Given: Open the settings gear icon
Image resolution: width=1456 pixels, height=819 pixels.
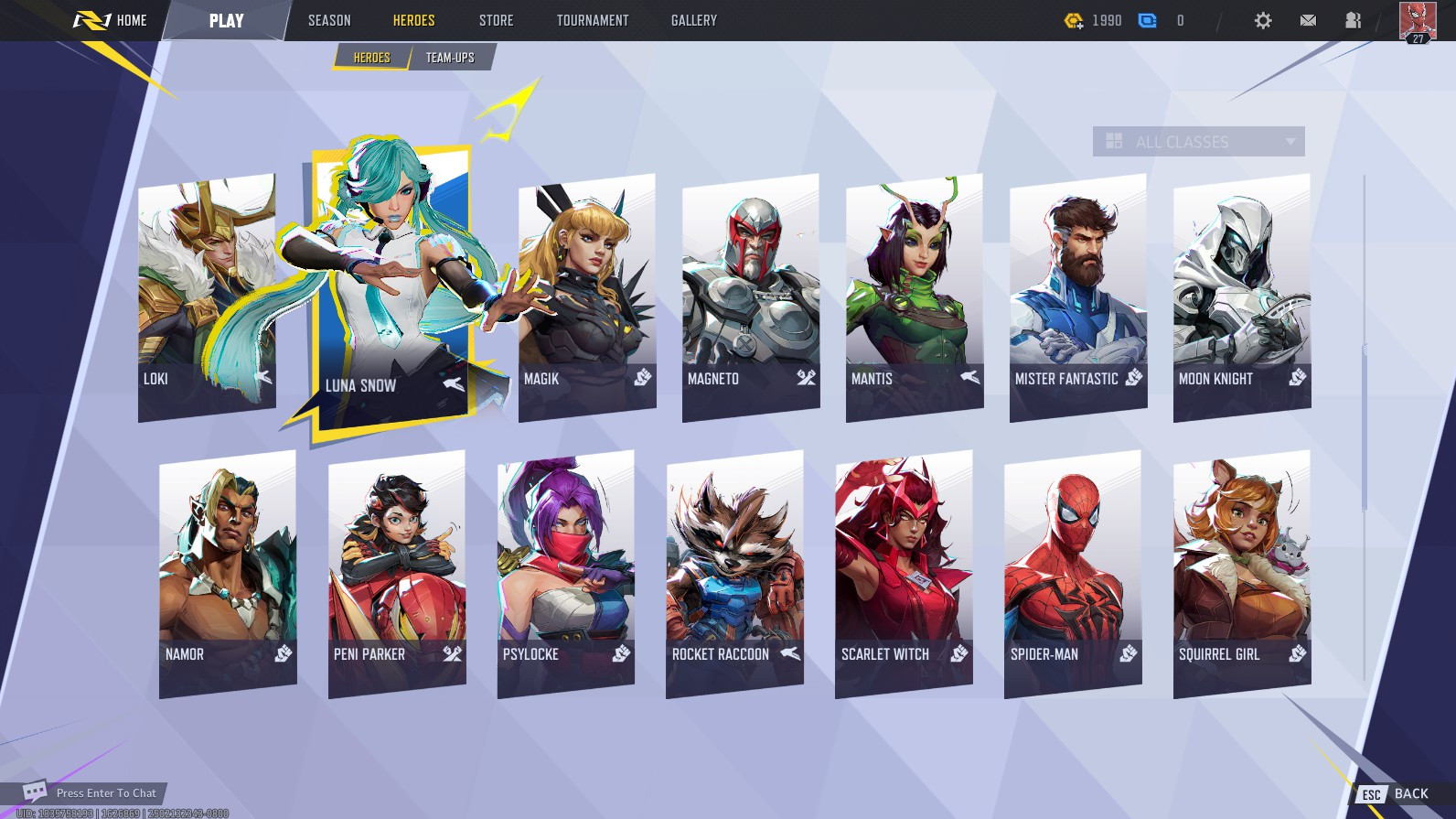Looking at the screenshot, I should [1264, 19].
